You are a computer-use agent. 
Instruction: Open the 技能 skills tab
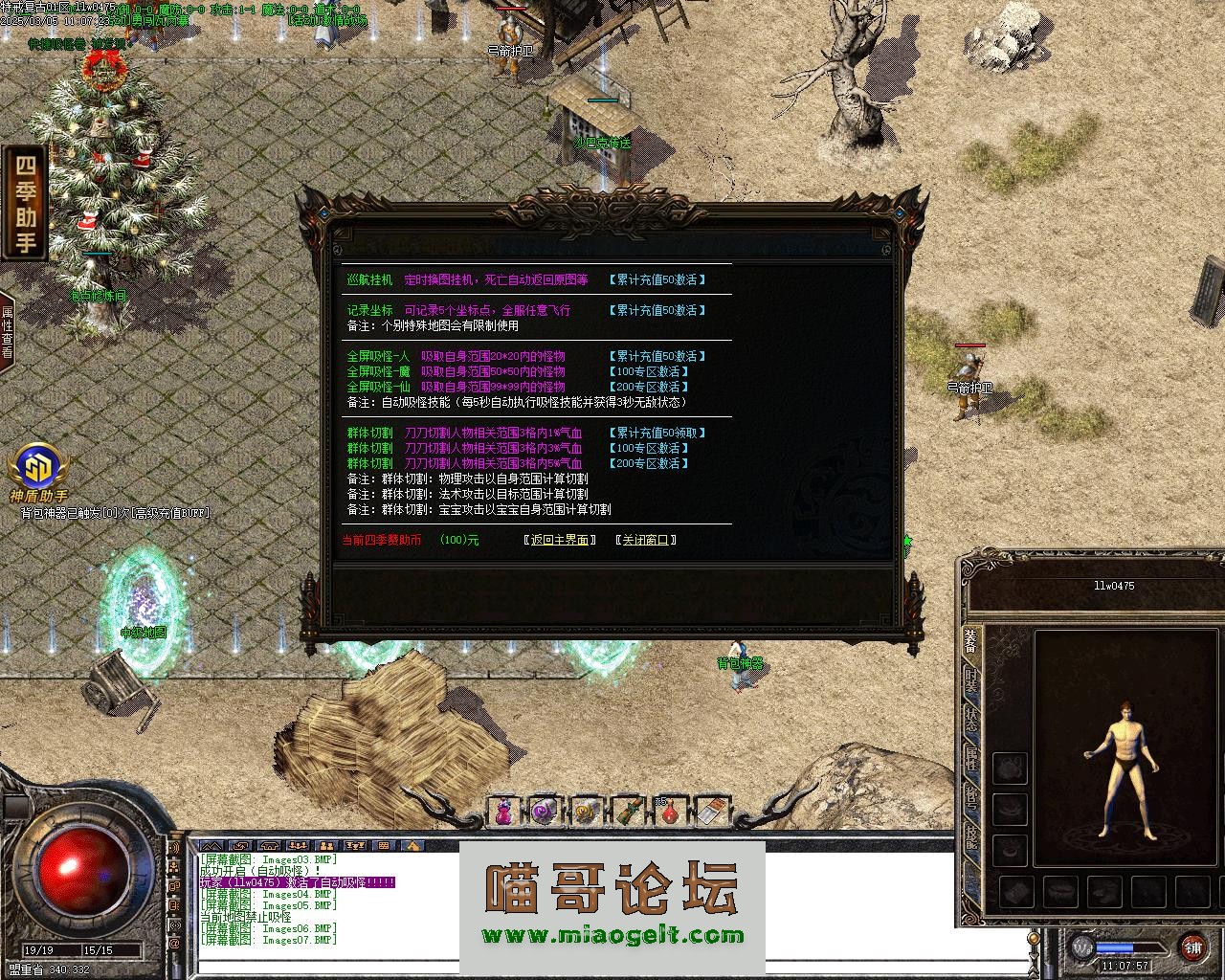click(x=971, y=837)
